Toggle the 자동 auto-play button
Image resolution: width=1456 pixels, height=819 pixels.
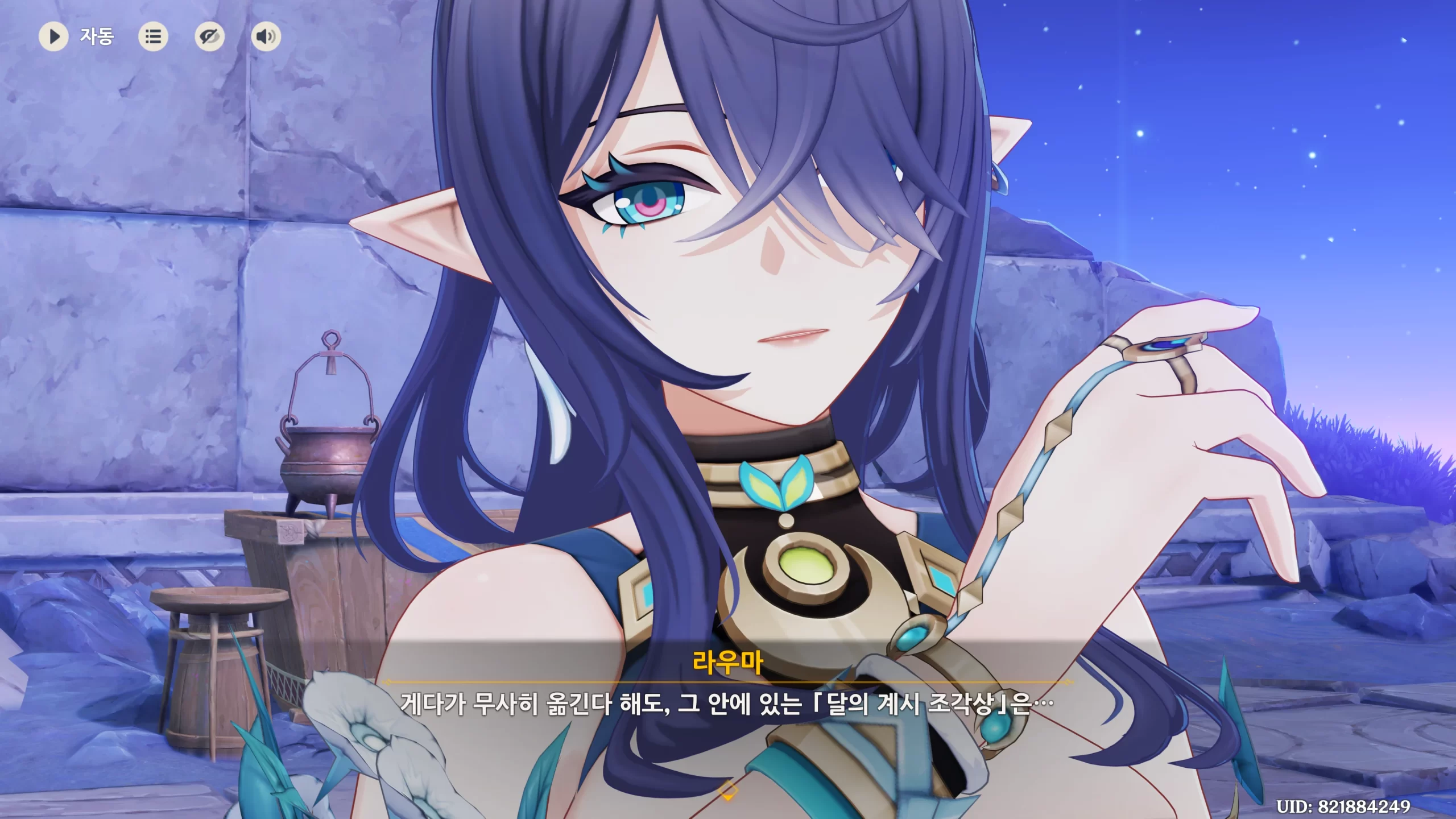pos(54,37)
